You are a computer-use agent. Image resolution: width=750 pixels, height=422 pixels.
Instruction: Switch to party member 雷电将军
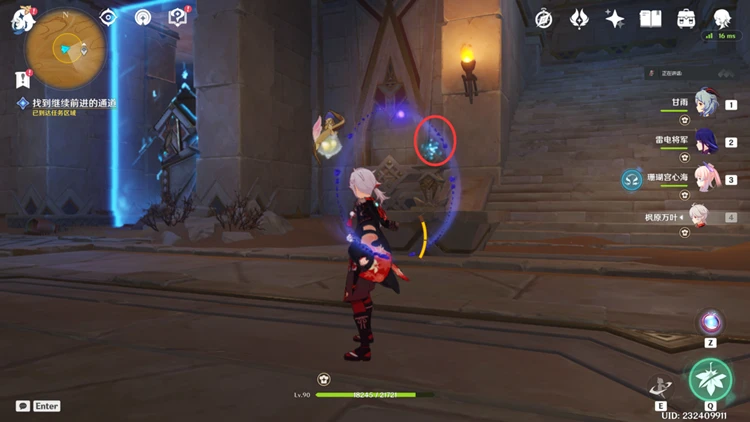pyautogui.click(x=705, y=141)
